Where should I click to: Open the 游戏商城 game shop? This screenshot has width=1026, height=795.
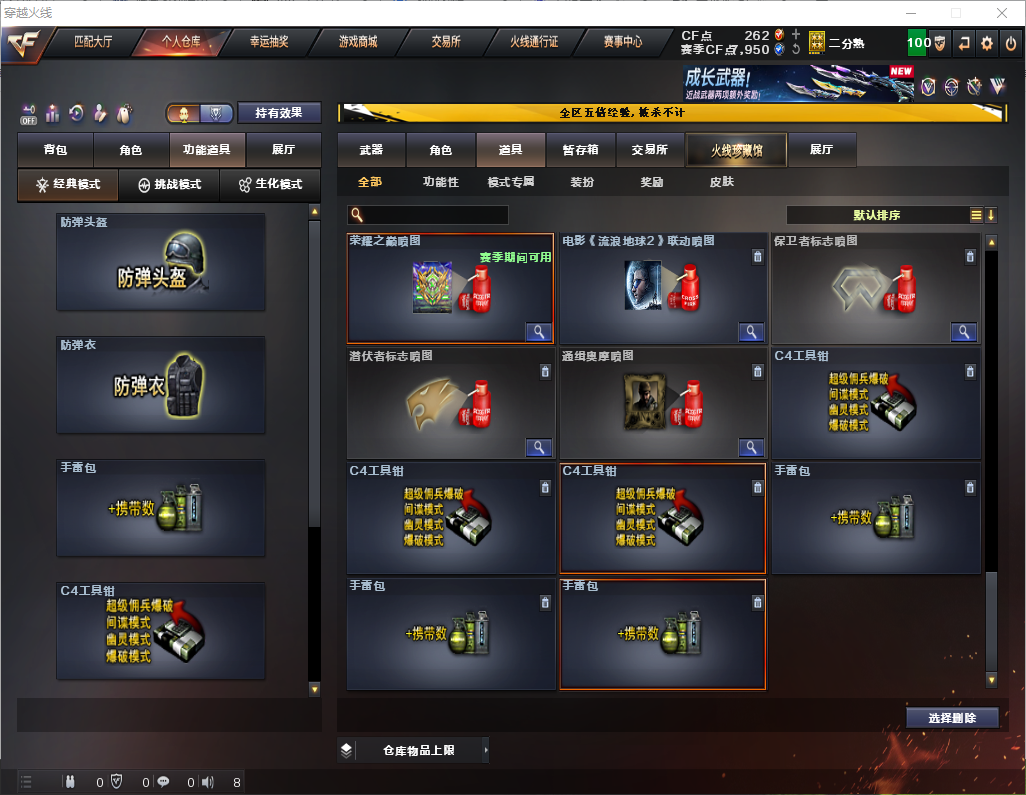(358, 42)
